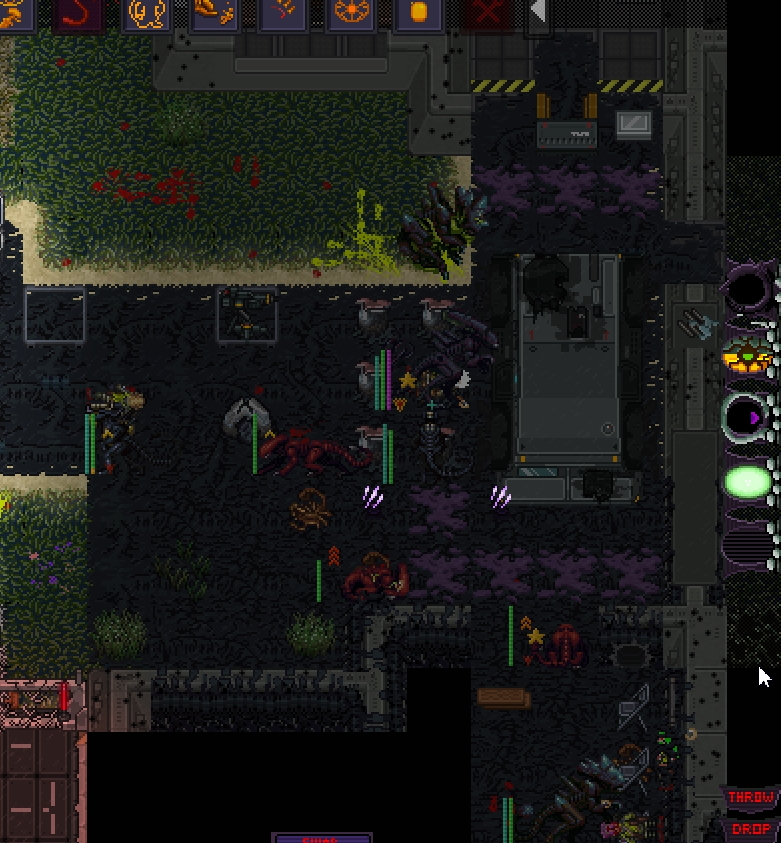Click the empty dark orb HUD icon

748,292
